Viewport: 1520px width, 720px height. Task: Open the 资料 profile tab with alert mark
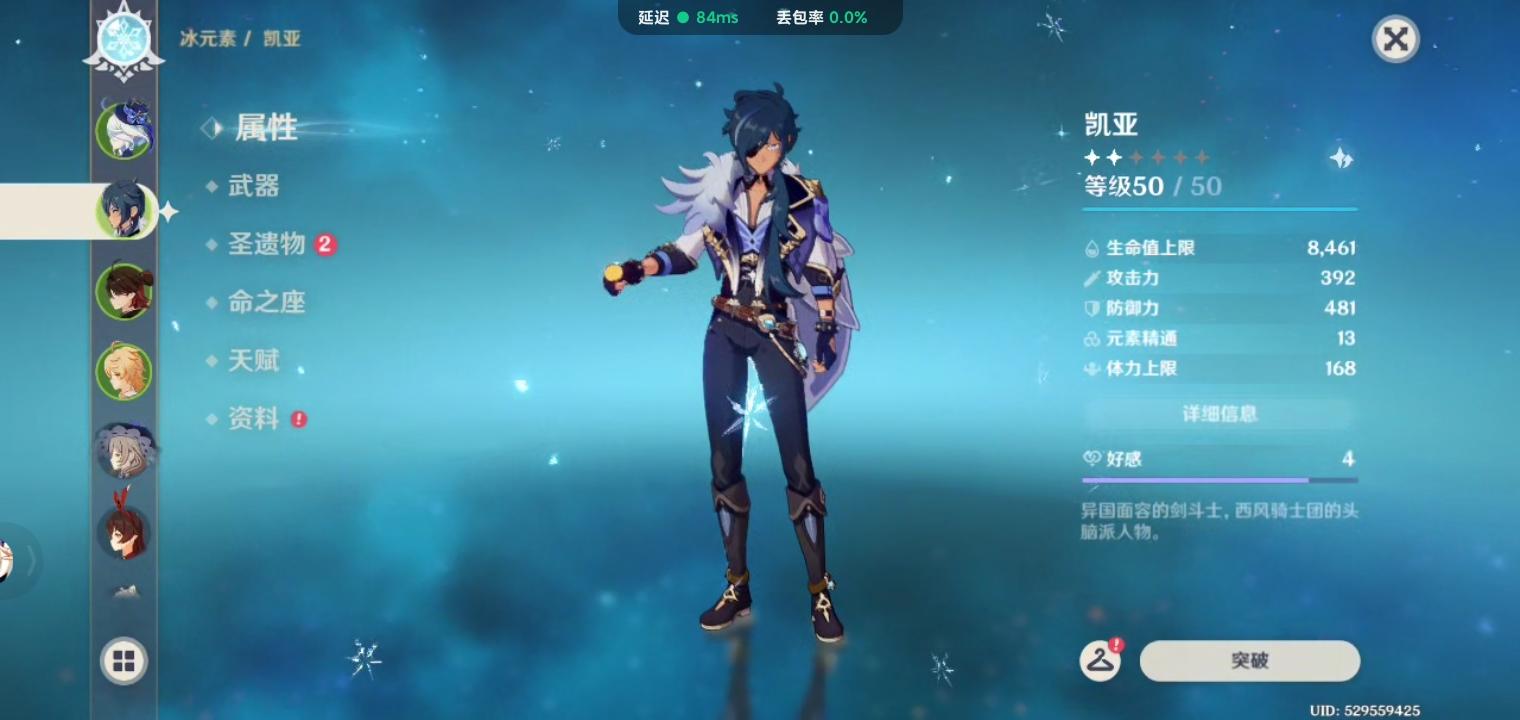coord(253,419)
